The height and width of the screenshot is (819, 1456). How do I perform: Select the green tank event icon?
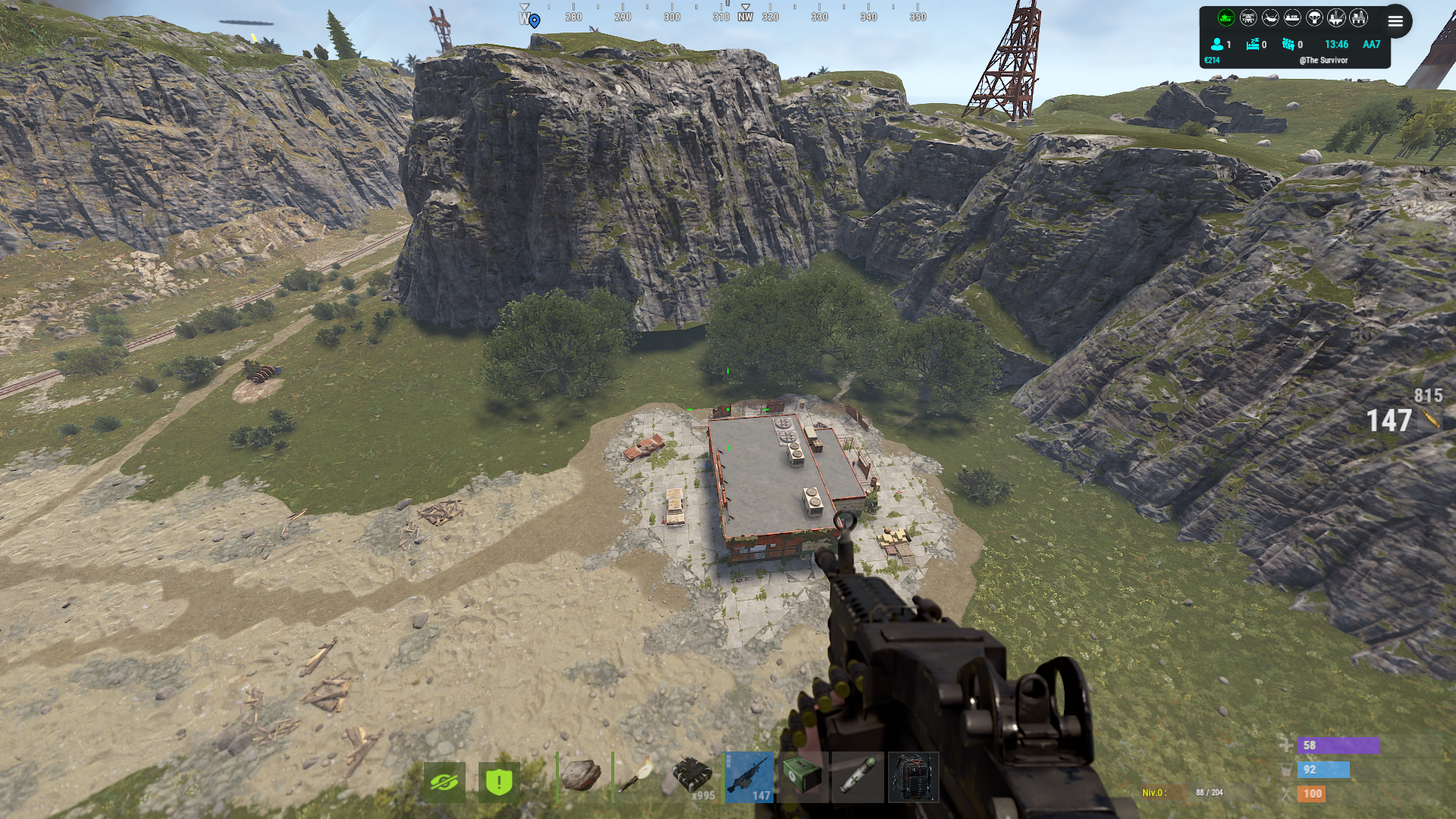[1225, 17]
